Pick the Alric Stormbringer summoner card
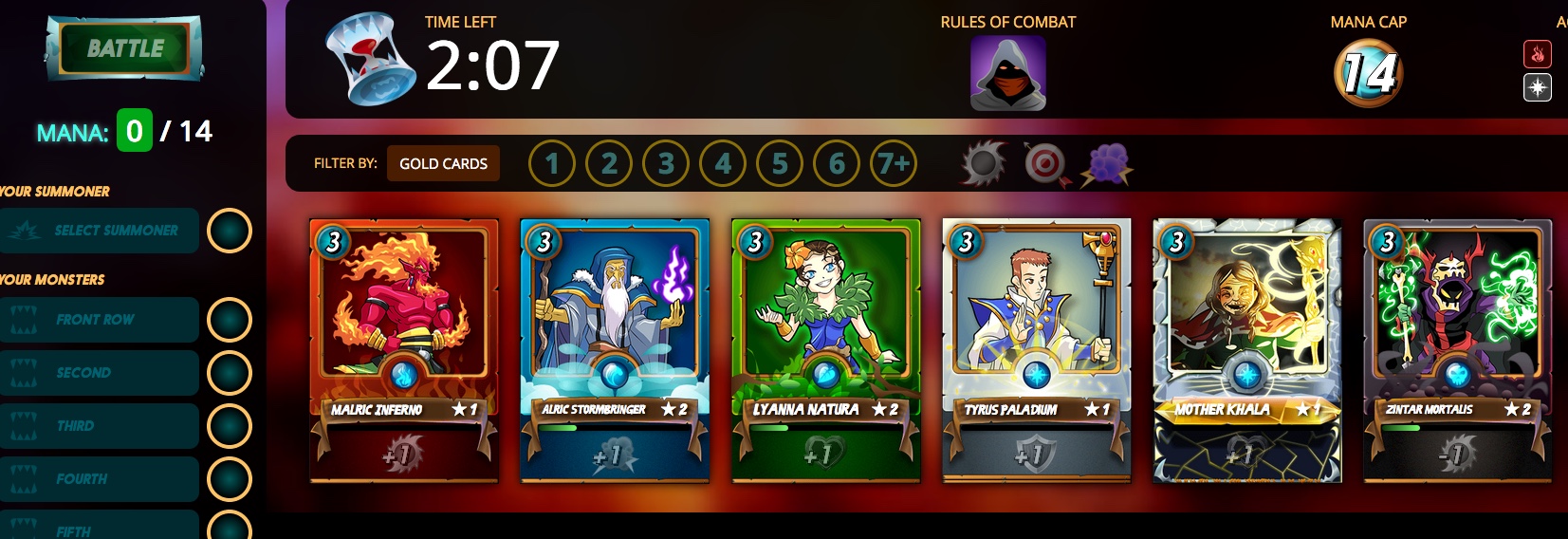The height and width of the screenshot is (539, 1568). tap(615, 351)
